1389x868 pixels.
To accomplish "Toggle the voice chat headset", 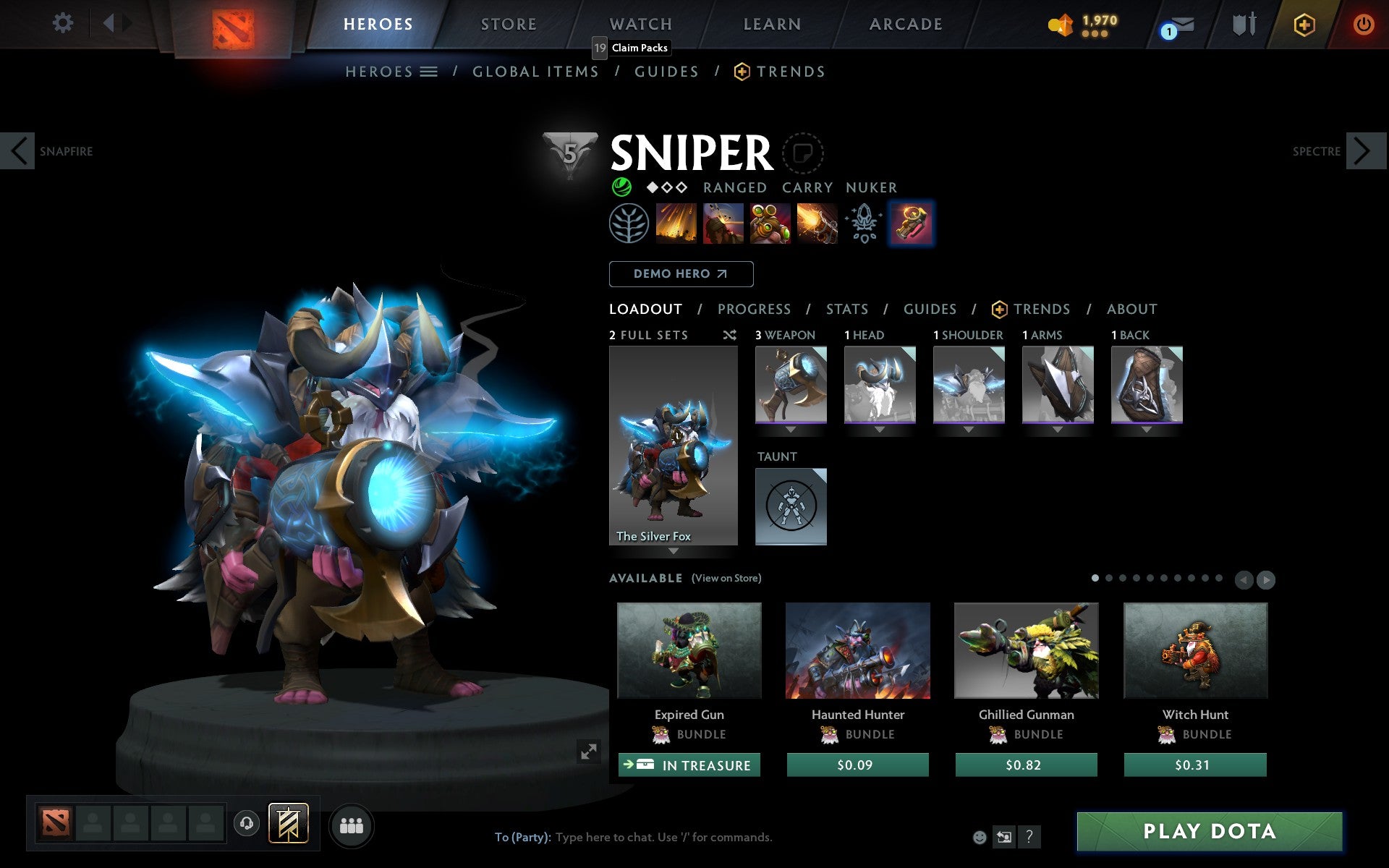I will (x=246, y=824).
